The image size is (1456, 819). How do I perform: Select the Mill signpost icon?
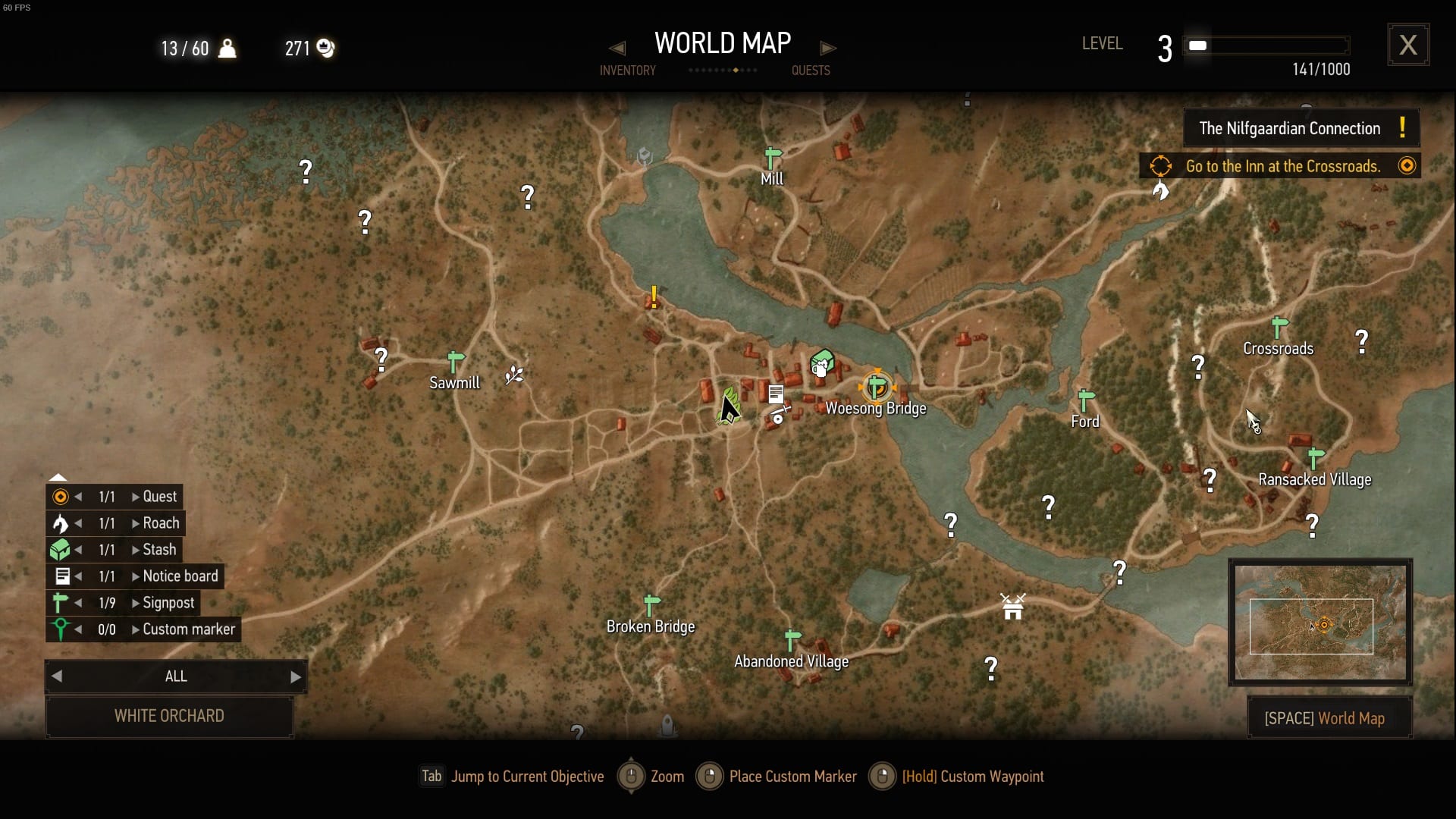771,158
